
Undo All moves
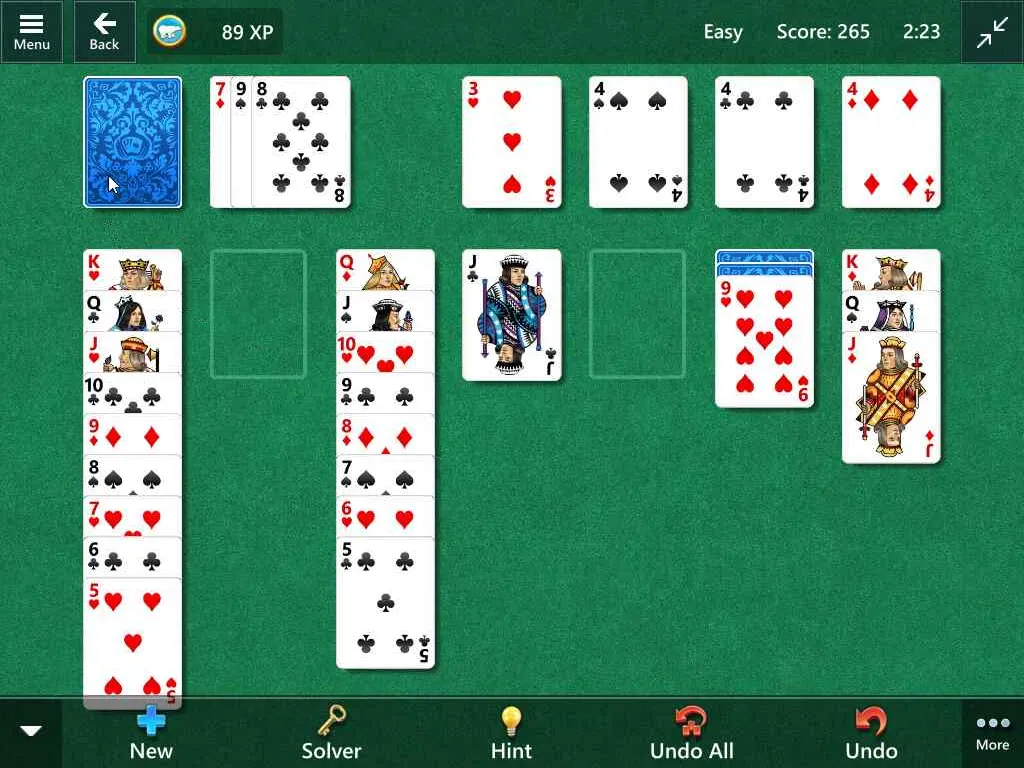click(x=691, y=733)
